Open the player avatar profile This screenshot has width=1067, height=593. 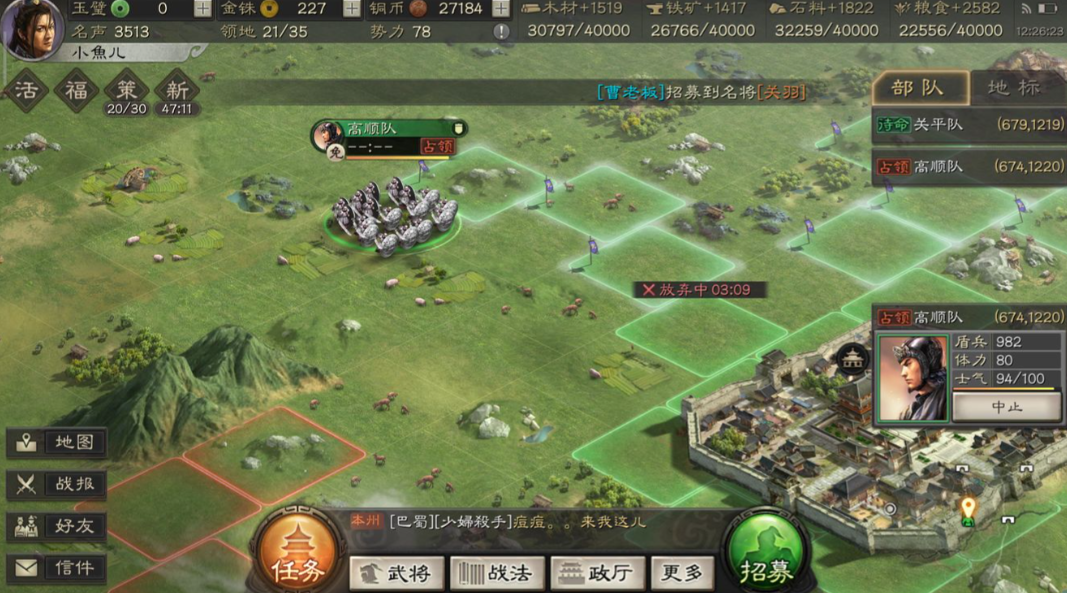32,28
